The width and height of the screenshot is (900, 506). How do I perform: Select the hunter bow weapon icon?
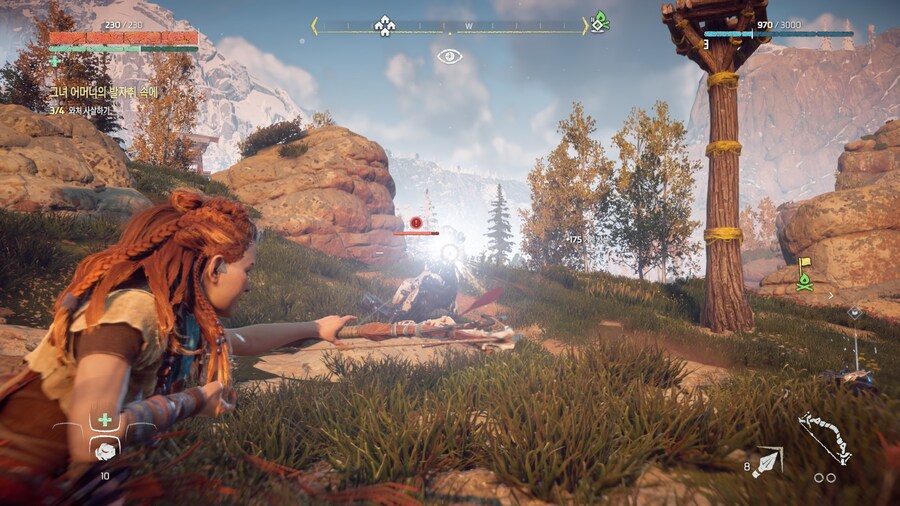(825, 439)
